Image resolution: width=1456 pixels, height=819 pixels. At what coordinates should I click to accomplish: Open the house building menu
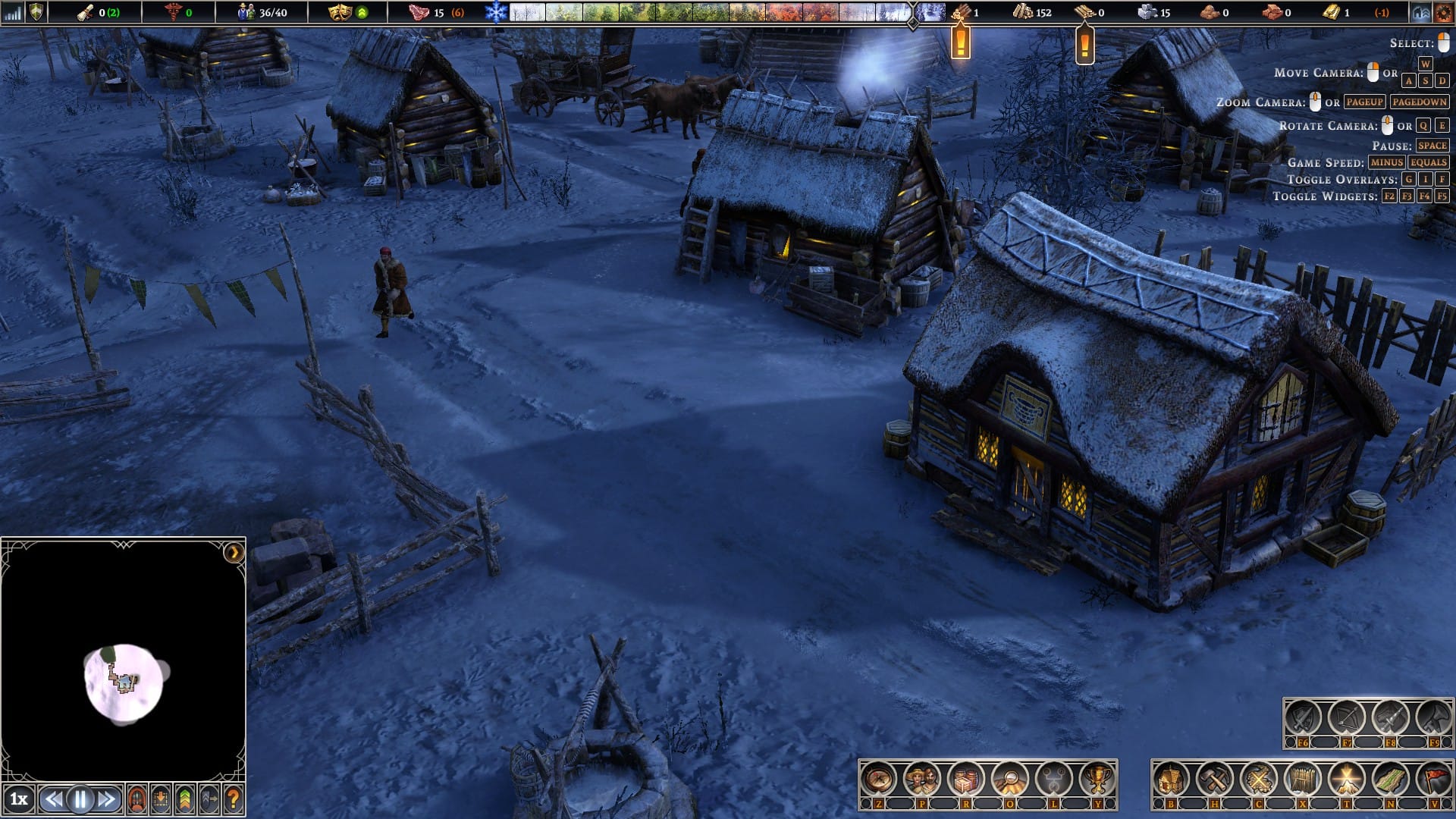[1171, 779]
